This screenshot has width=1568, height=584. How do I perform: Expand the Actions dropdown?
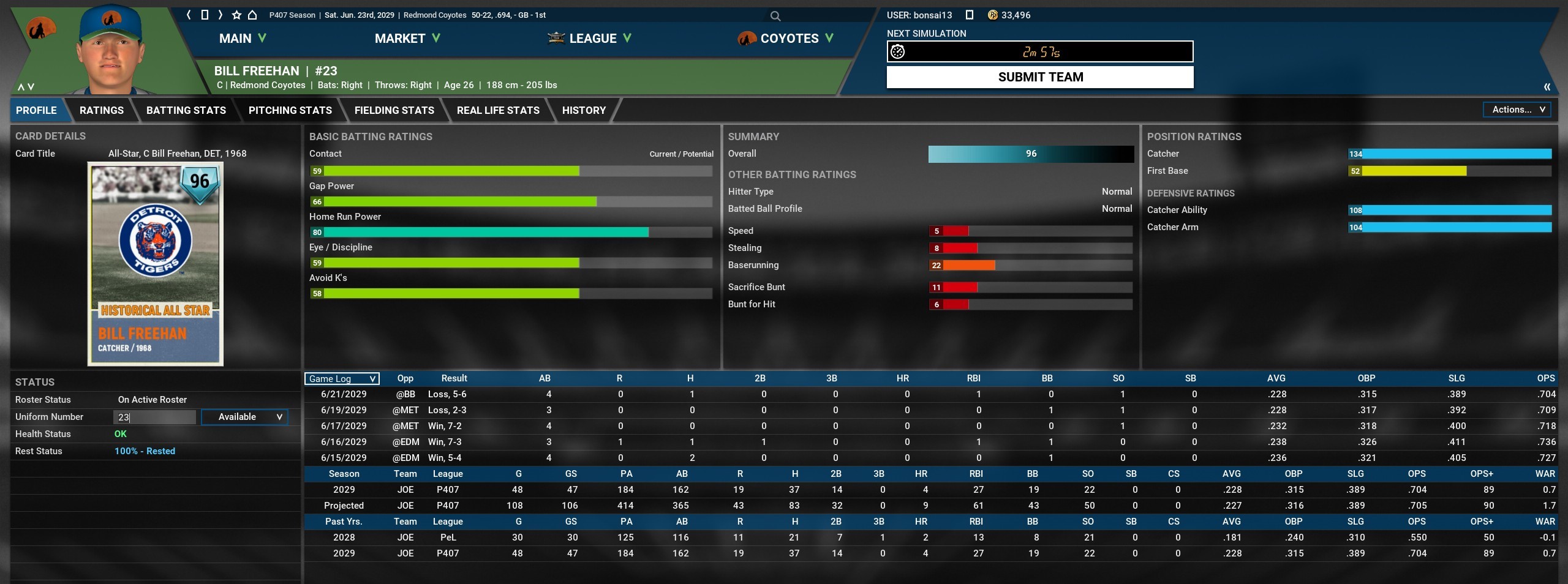point(1518,110)
